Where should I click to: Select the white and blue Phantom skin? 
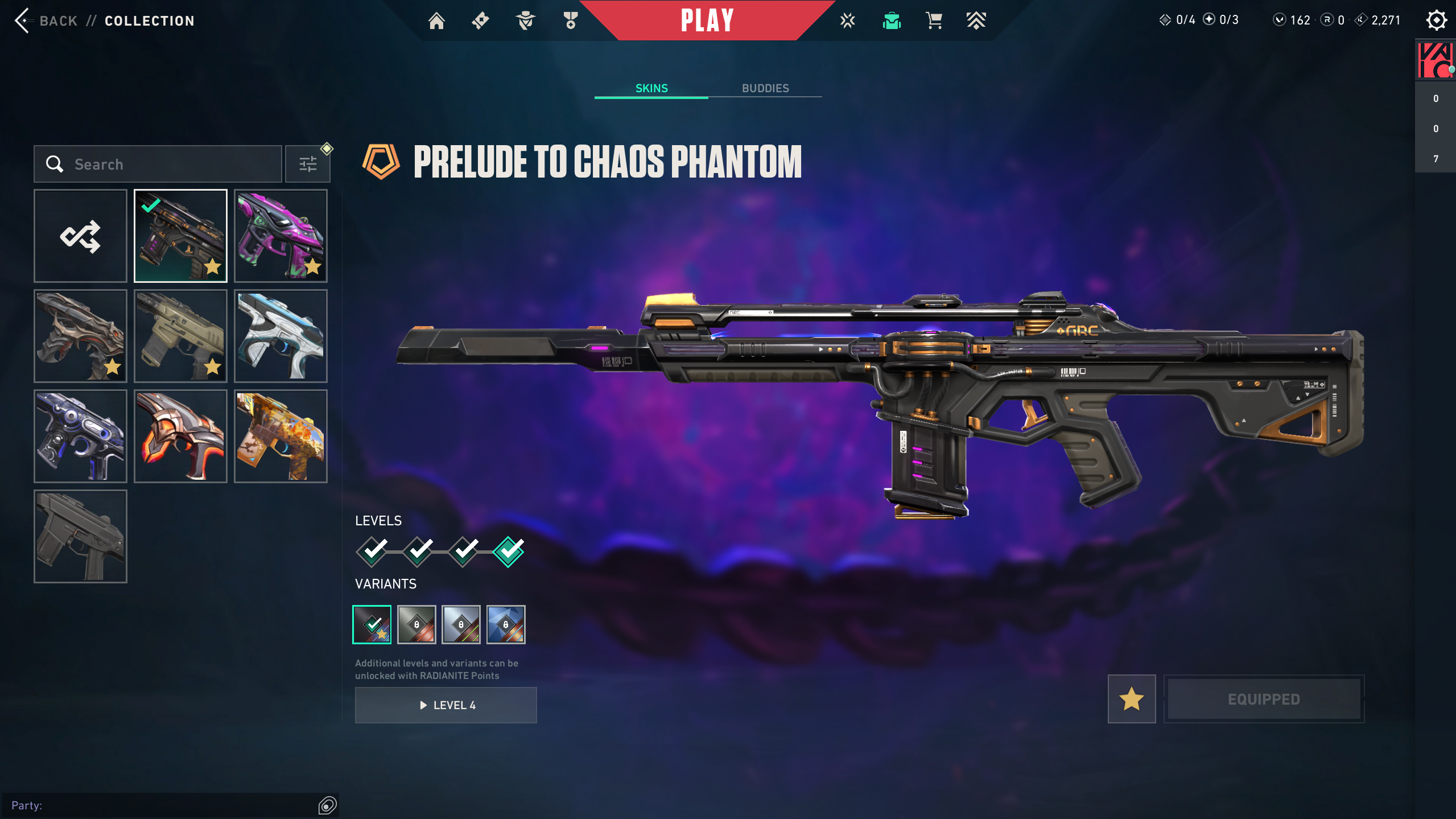(281, 336)
